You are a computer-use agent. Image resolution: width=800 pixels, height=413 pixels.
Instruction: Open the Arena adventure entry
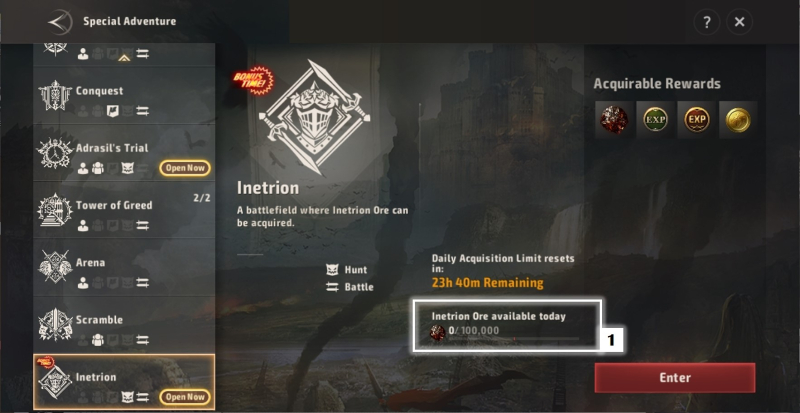tap(124, 268)
